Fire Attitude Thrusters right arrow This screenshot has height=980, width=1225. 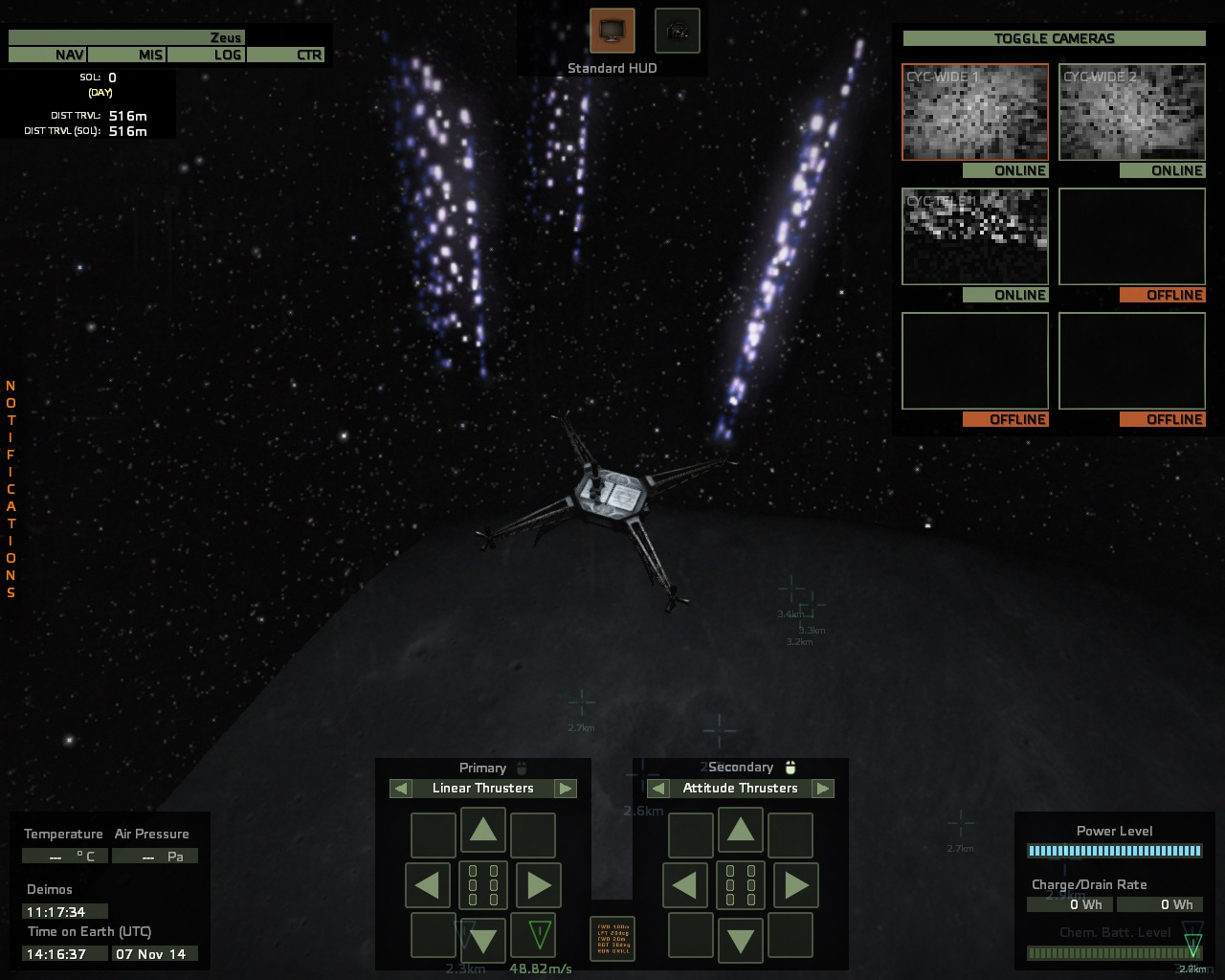tap(796, 885)
